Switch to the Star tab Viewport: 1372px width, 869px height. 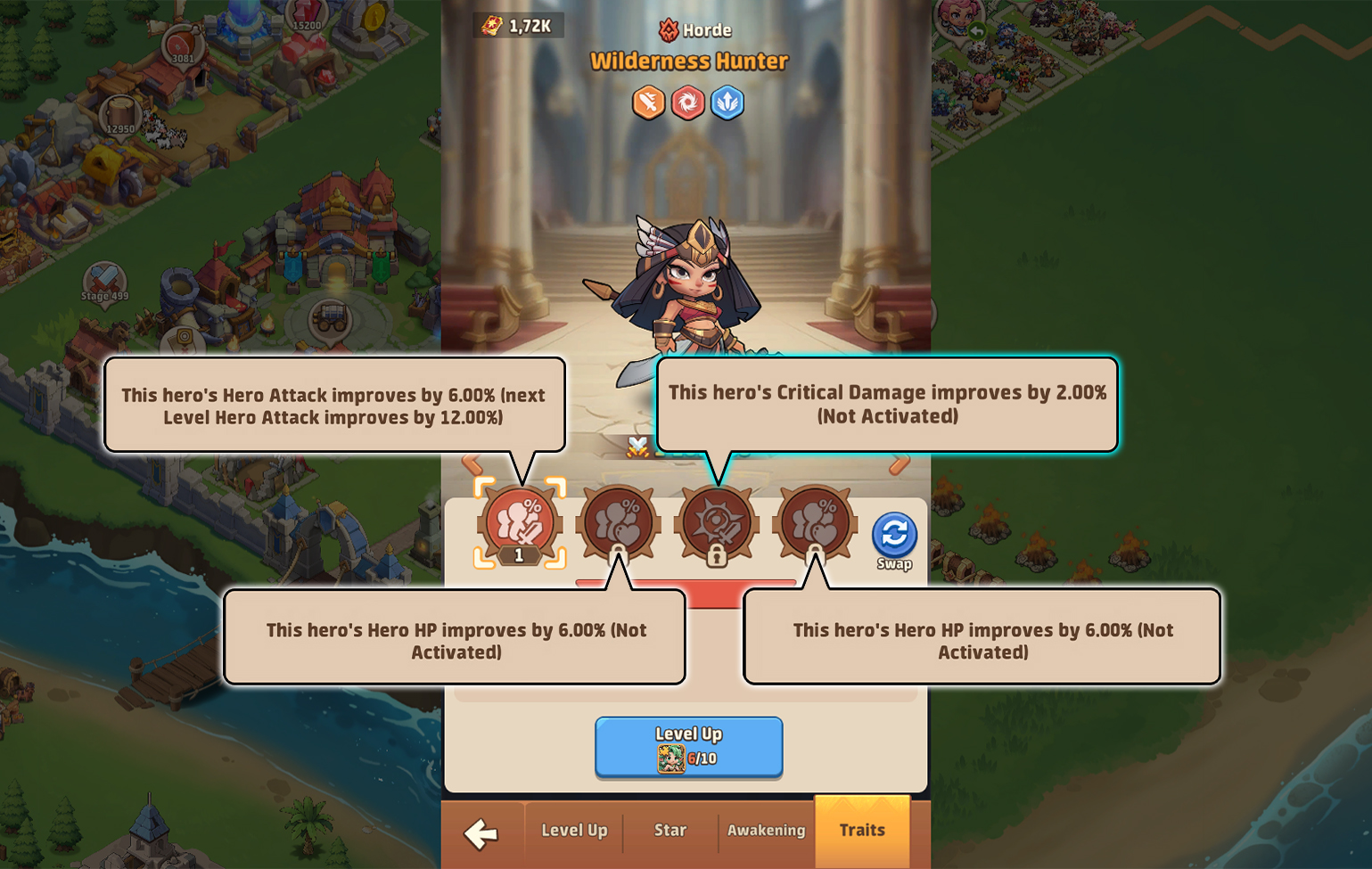tap(670, 831)
